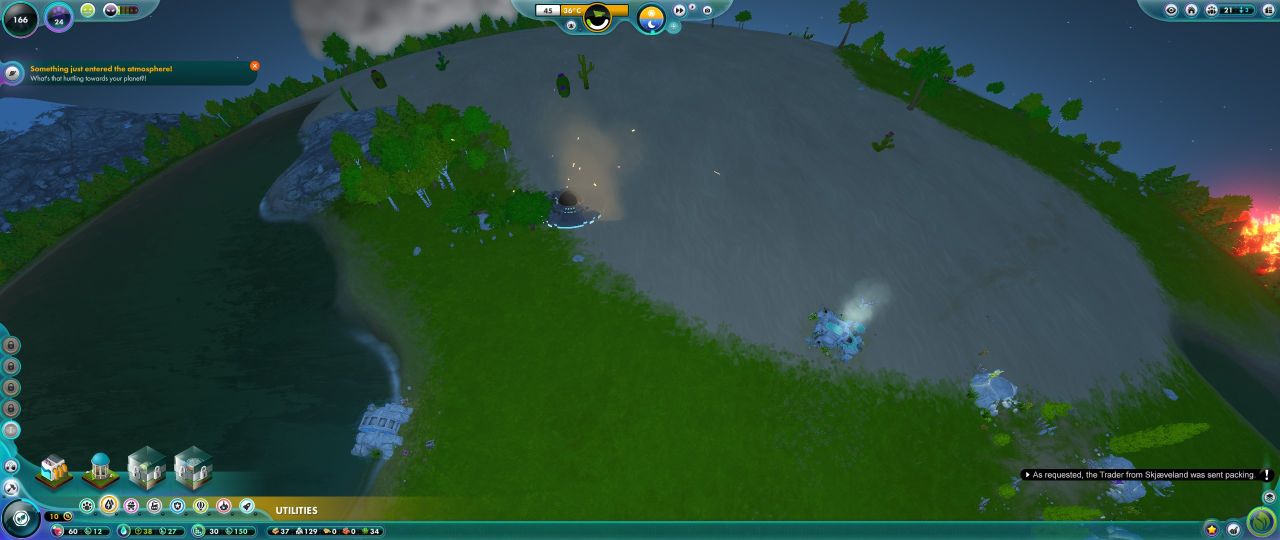Screen dimensions: 1280x540
Task: Click the home icon in top-right bar
Action: click(1191, 10)
